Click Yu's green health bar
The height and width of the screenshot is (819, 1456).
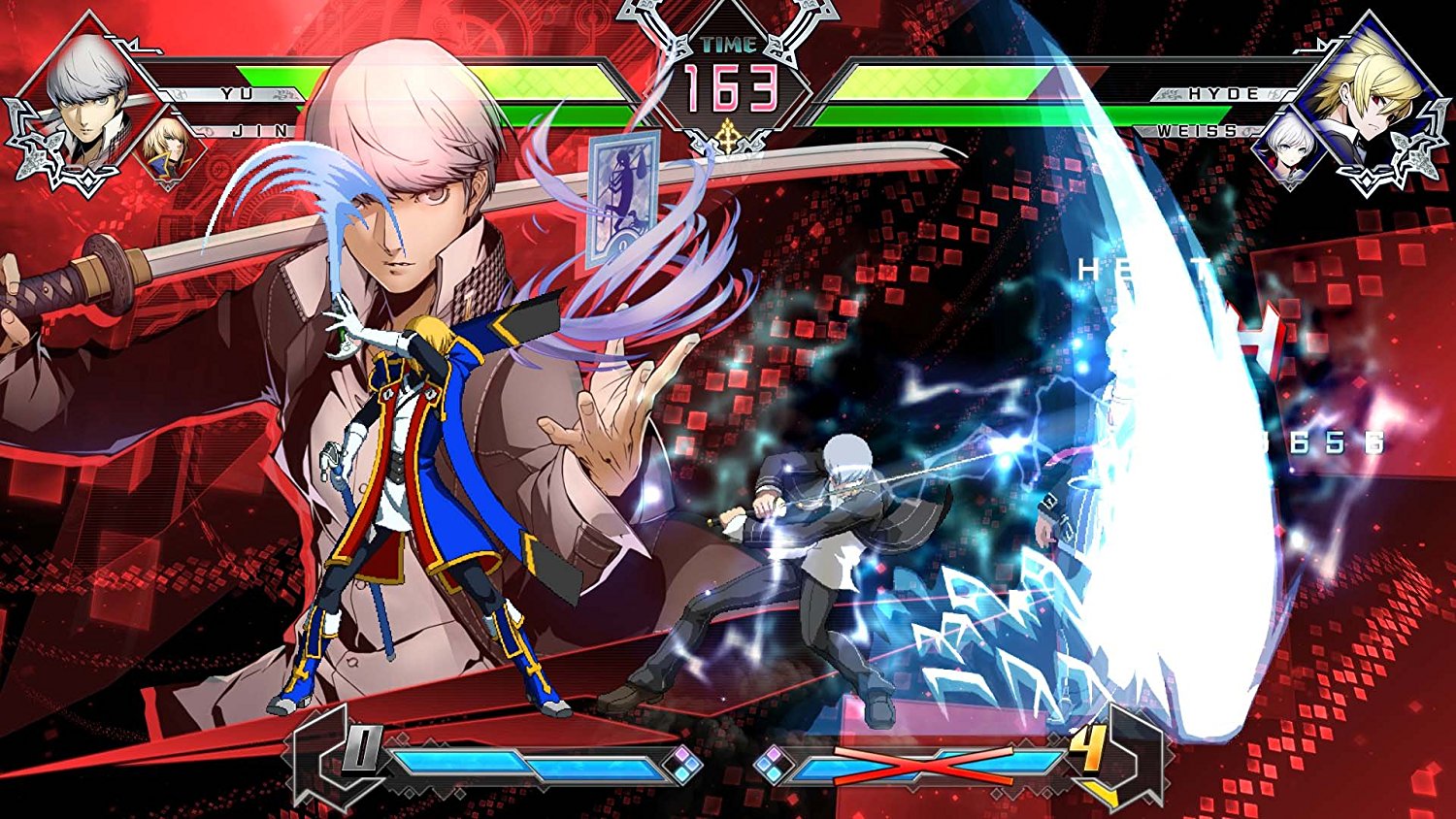pyautogui.click(x=388, y=76)
